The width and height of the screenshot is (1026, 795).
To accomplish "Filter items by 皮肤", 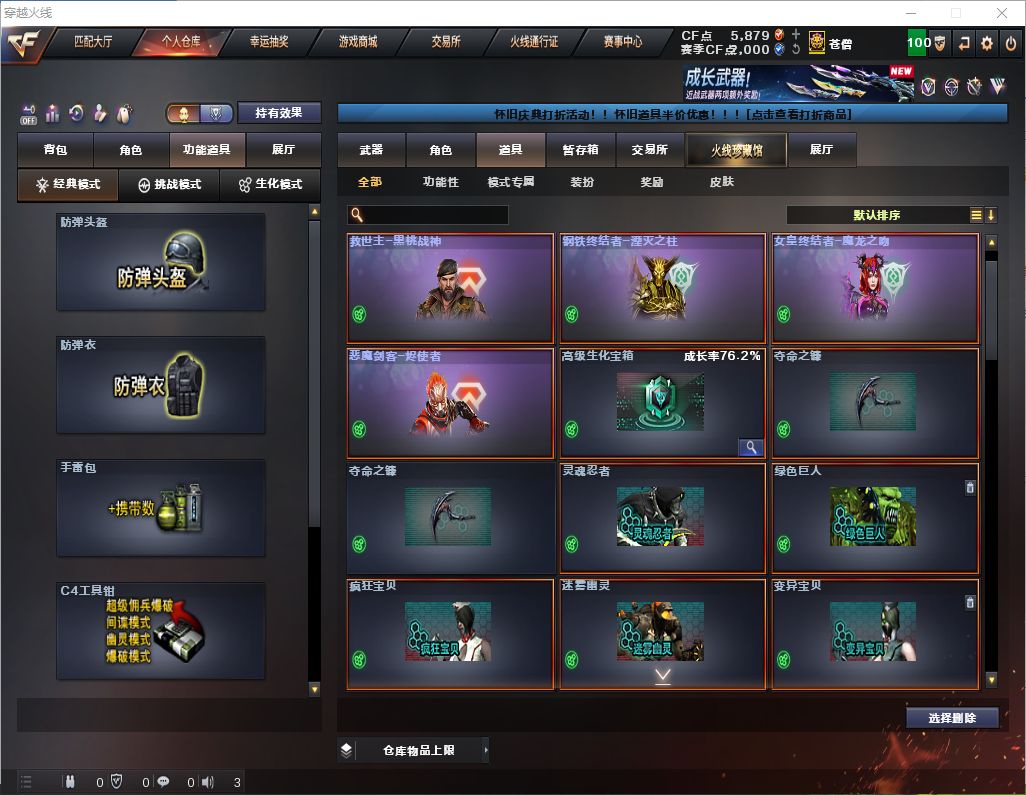I will 721,182.
